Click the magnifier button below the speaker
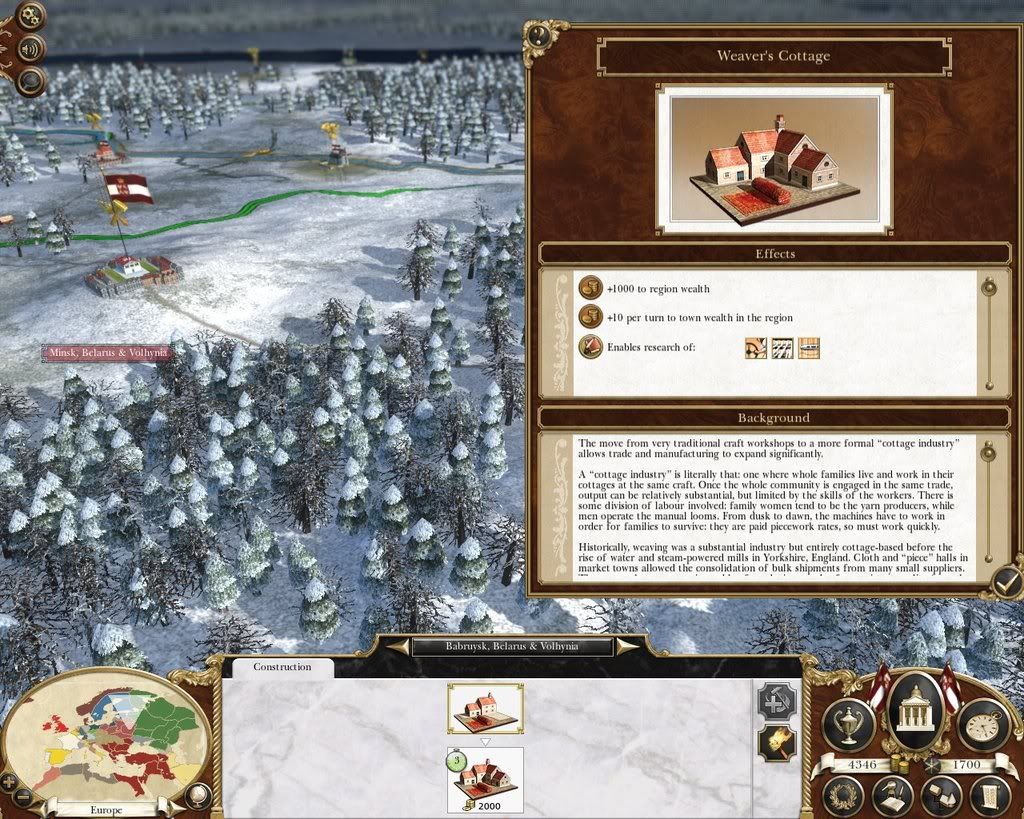 pos(32,80)
